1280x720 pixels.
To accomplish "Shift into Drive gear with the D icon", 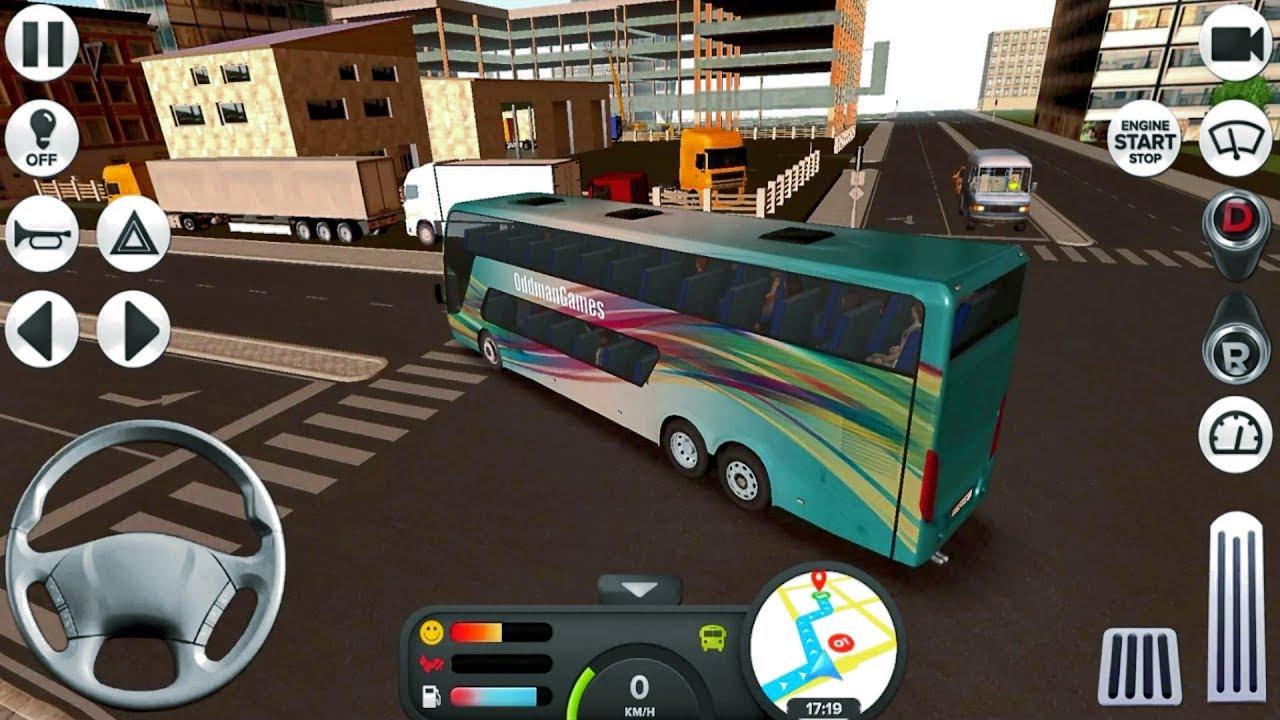I will tap(1238, 215).
